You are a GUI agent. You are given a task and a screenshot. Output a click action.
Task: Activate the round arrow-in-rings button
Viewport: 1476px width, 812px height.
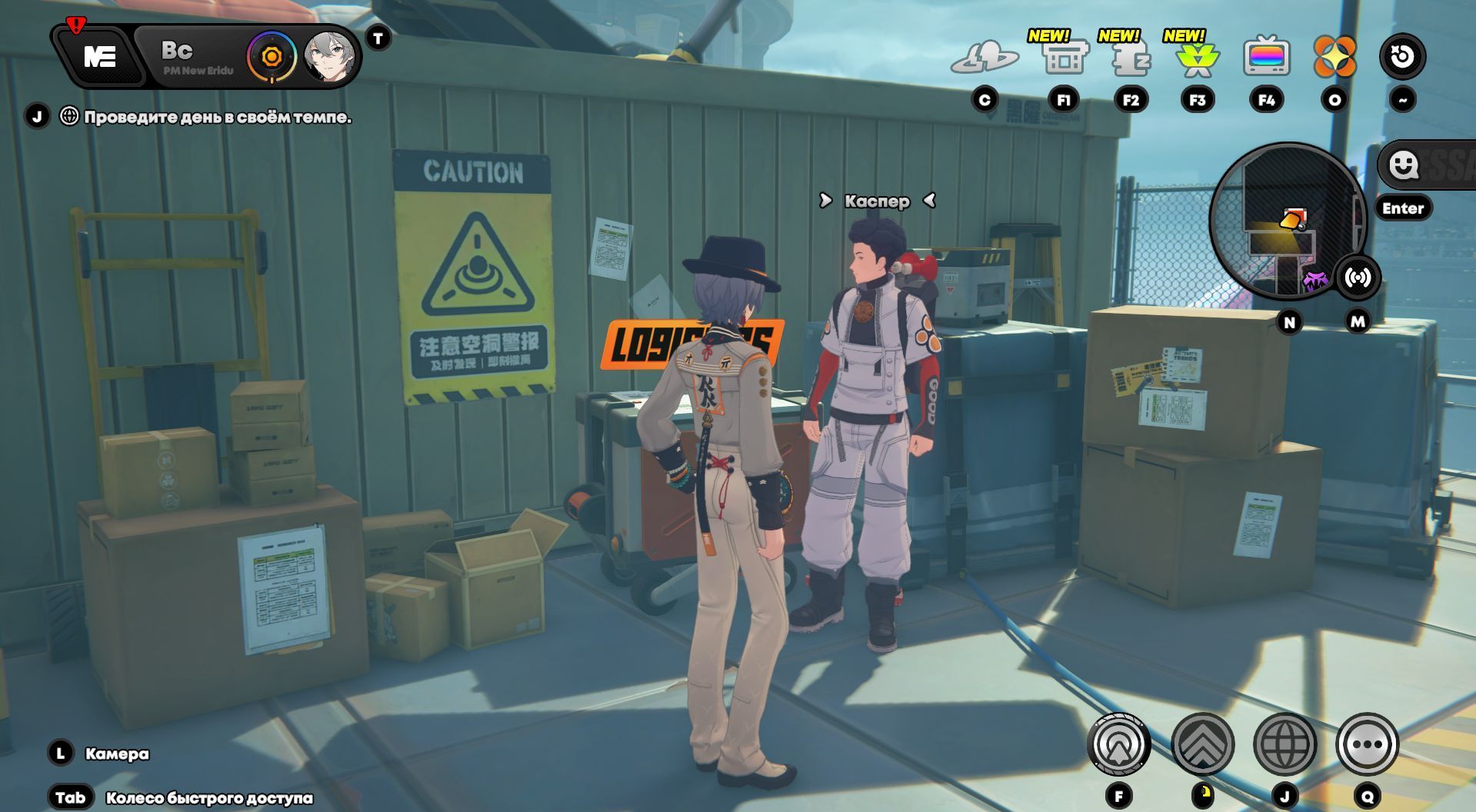pos(1118,744)
